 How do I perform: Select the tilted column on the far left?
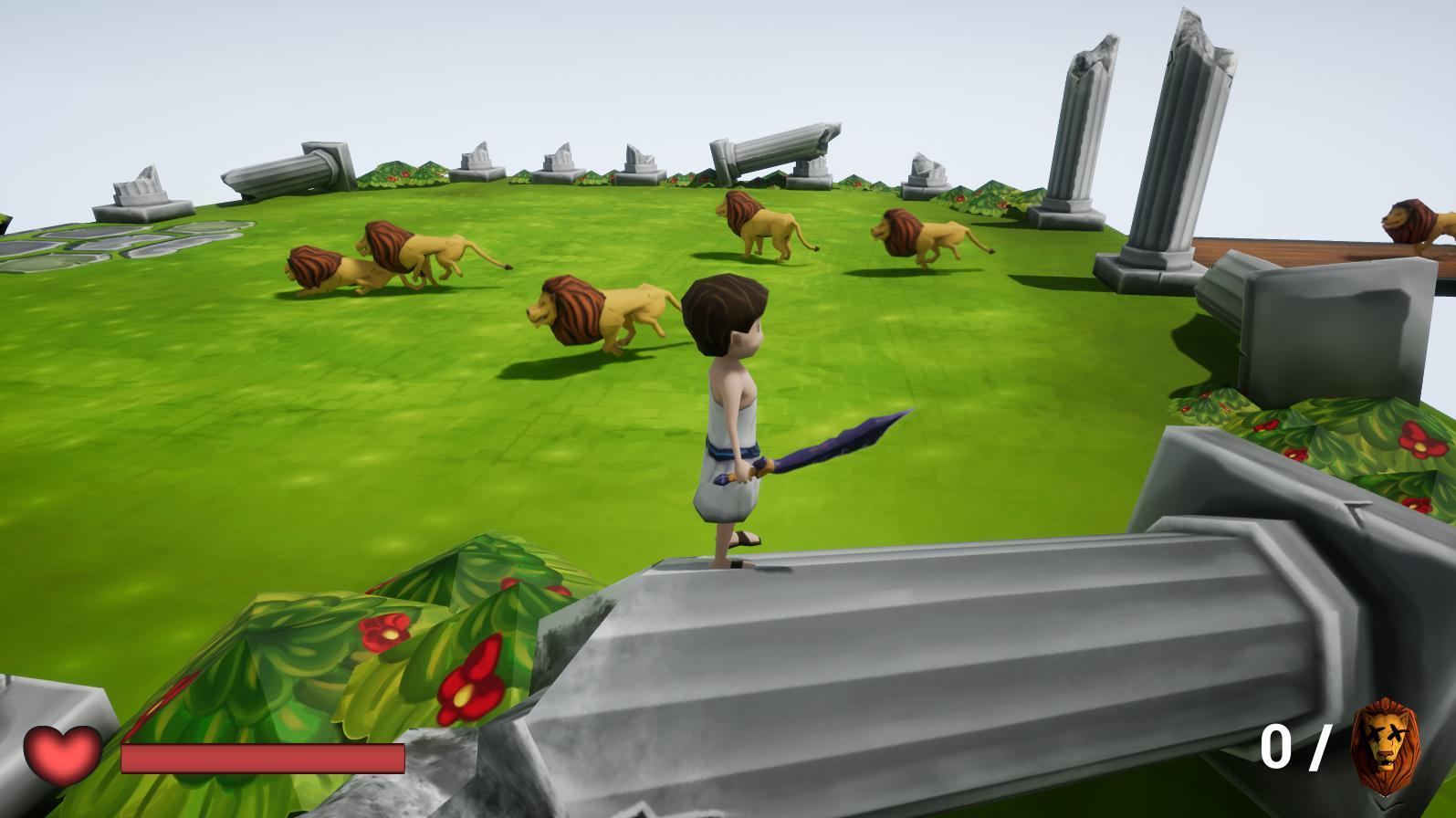(292, 173)
